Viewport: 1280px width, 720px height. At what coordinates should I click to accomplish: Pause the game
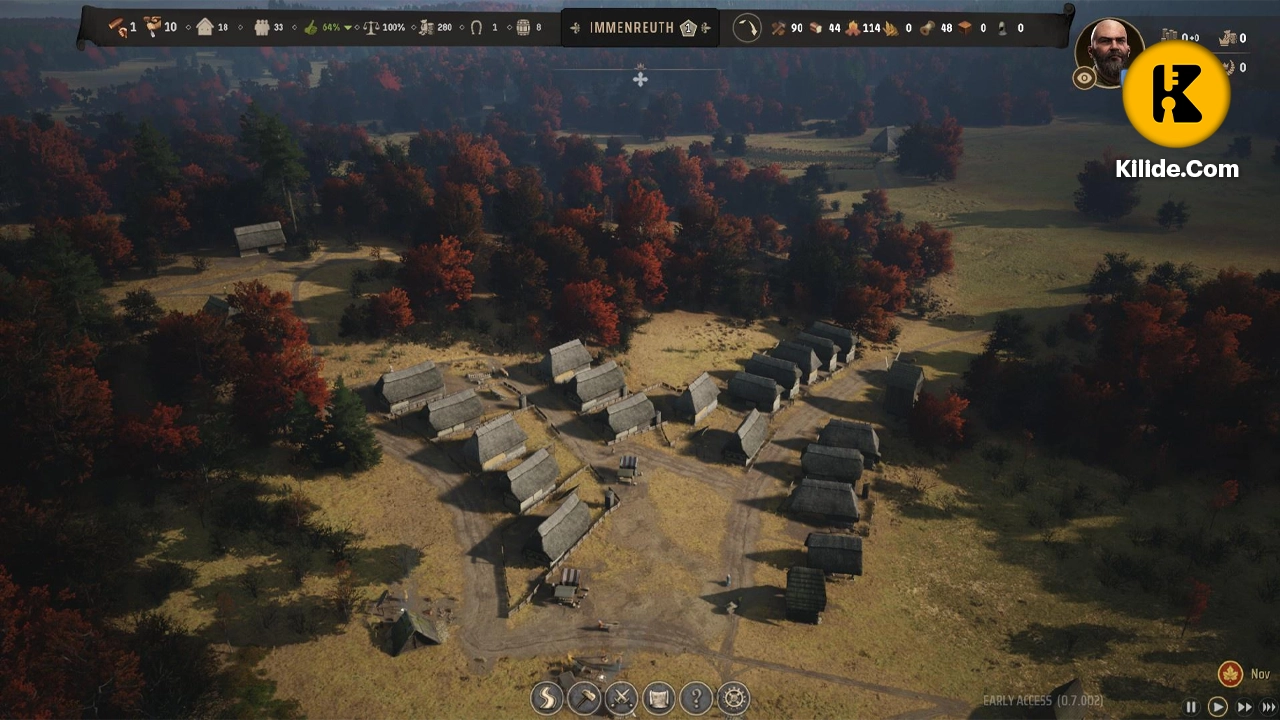[x=1191, y=707]
